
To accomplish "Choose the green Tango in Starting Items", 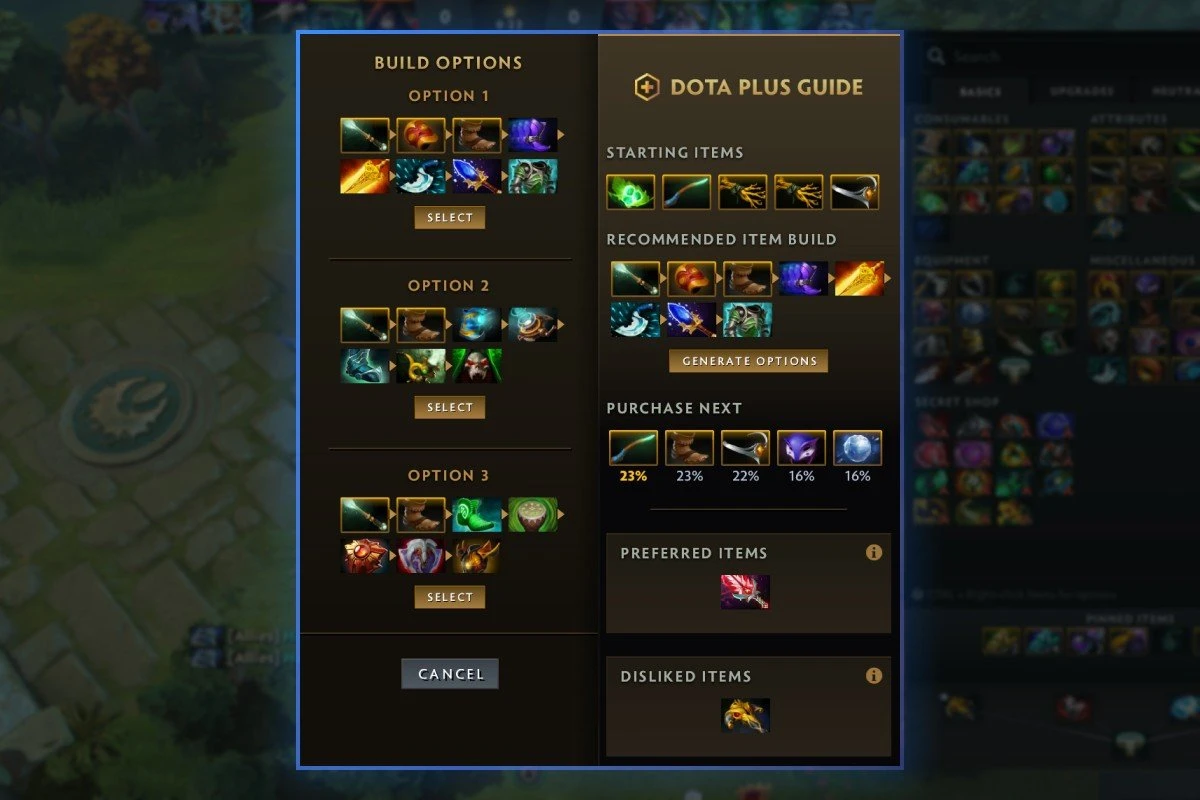I will pyautogui.click(x=631, y=192).
